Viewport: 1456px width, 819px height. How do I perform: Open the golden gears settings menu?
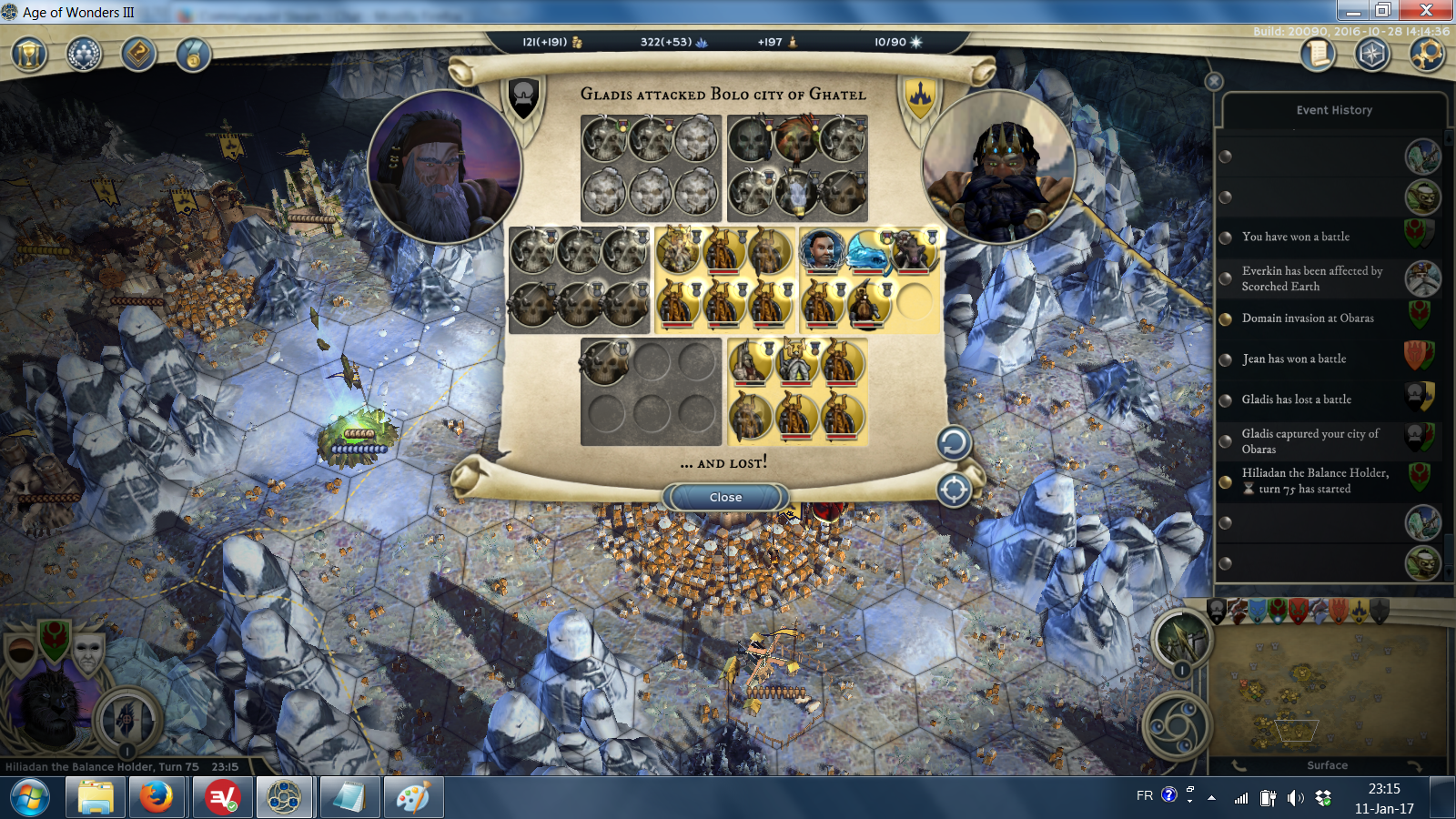coord(1426,55)
